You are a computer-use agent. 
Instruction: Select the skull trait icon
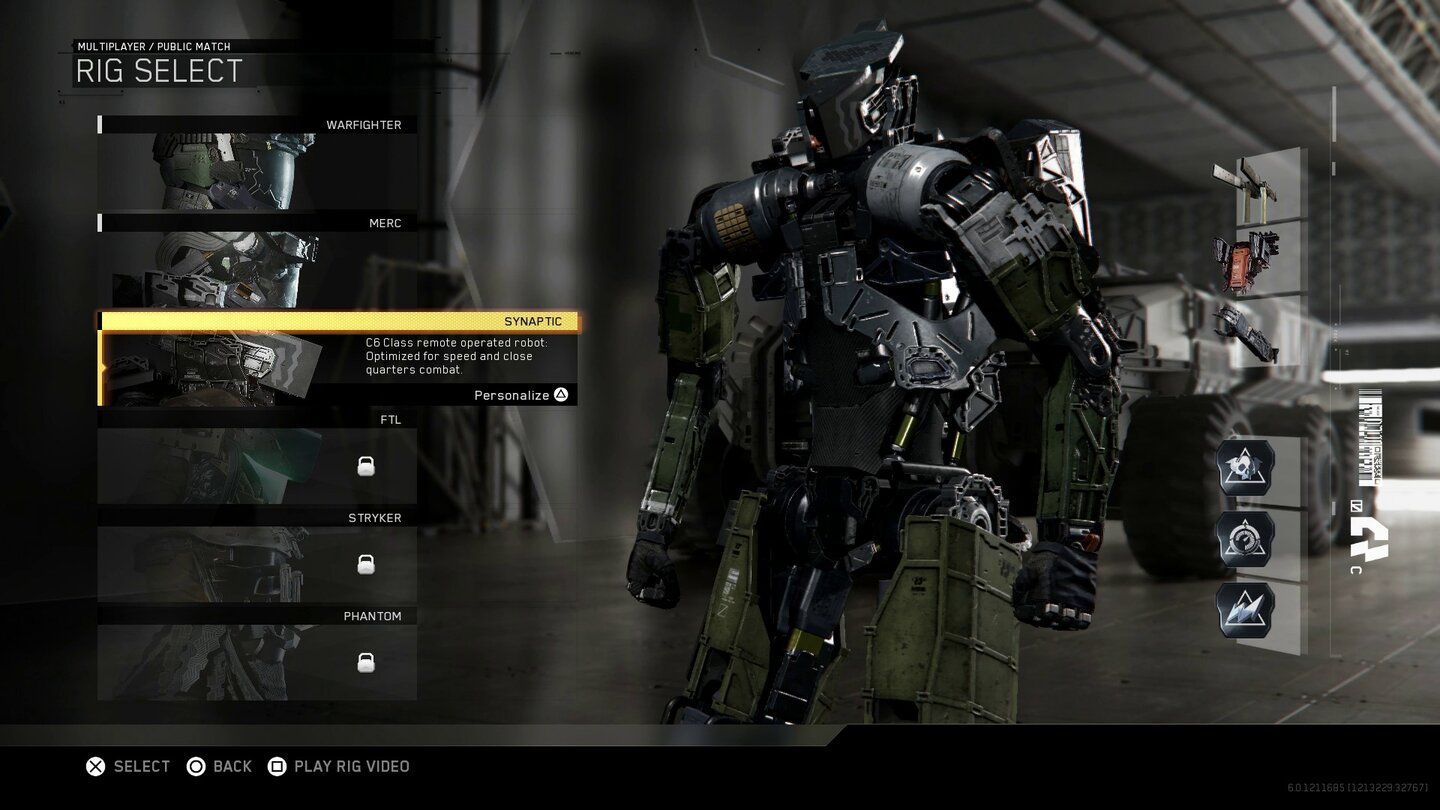[1246, 468]
